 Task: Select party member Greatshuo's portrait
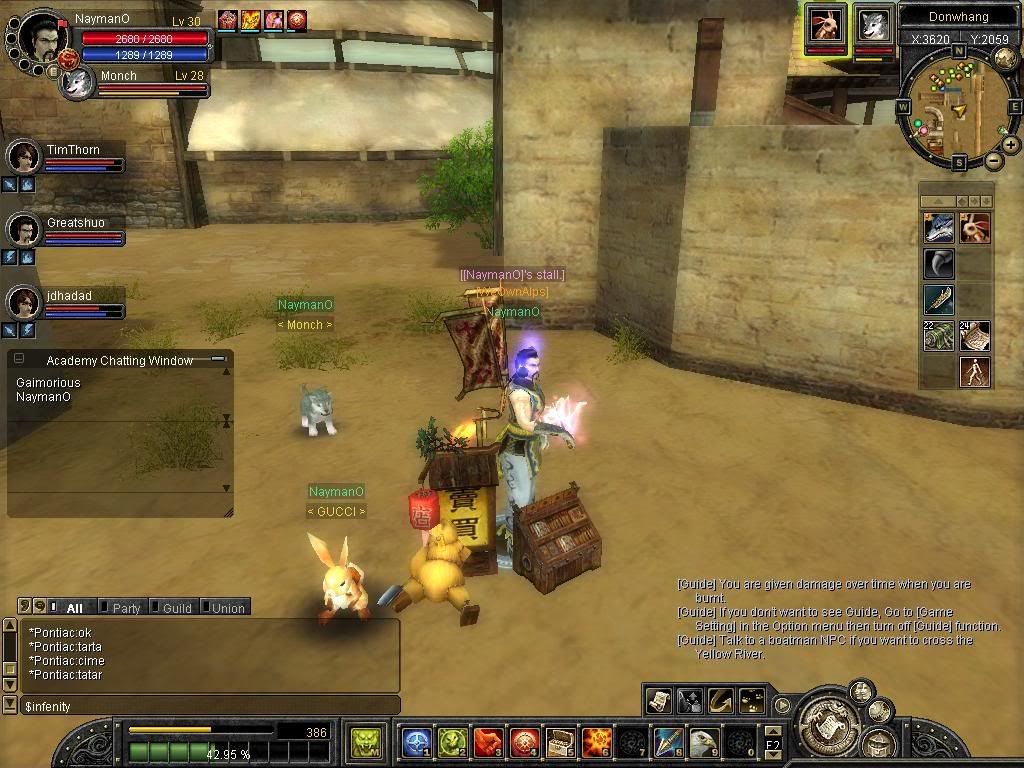click(x=23, y=230)
